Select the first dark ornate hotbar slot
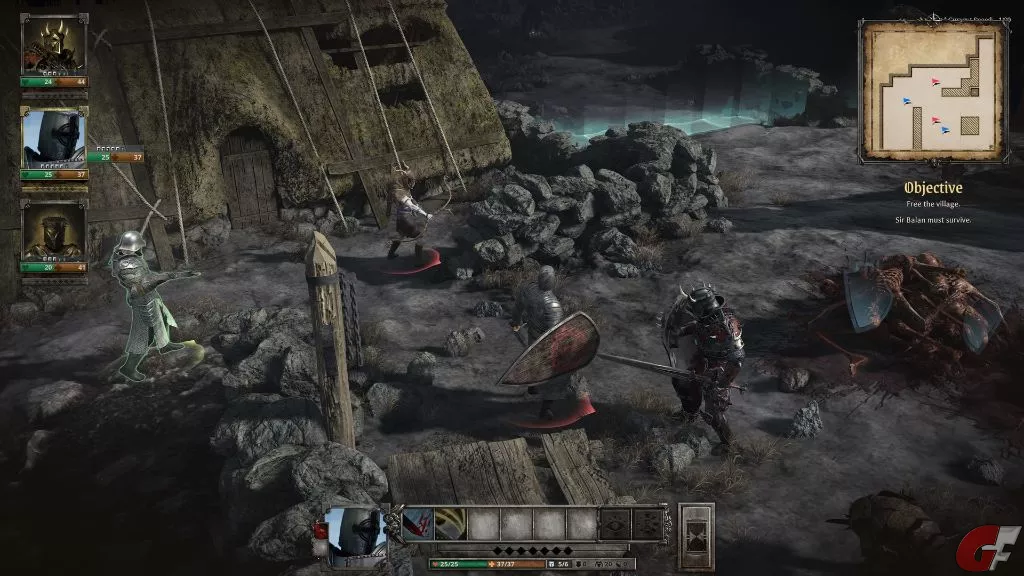1024x576 pixels. [613, 523]
